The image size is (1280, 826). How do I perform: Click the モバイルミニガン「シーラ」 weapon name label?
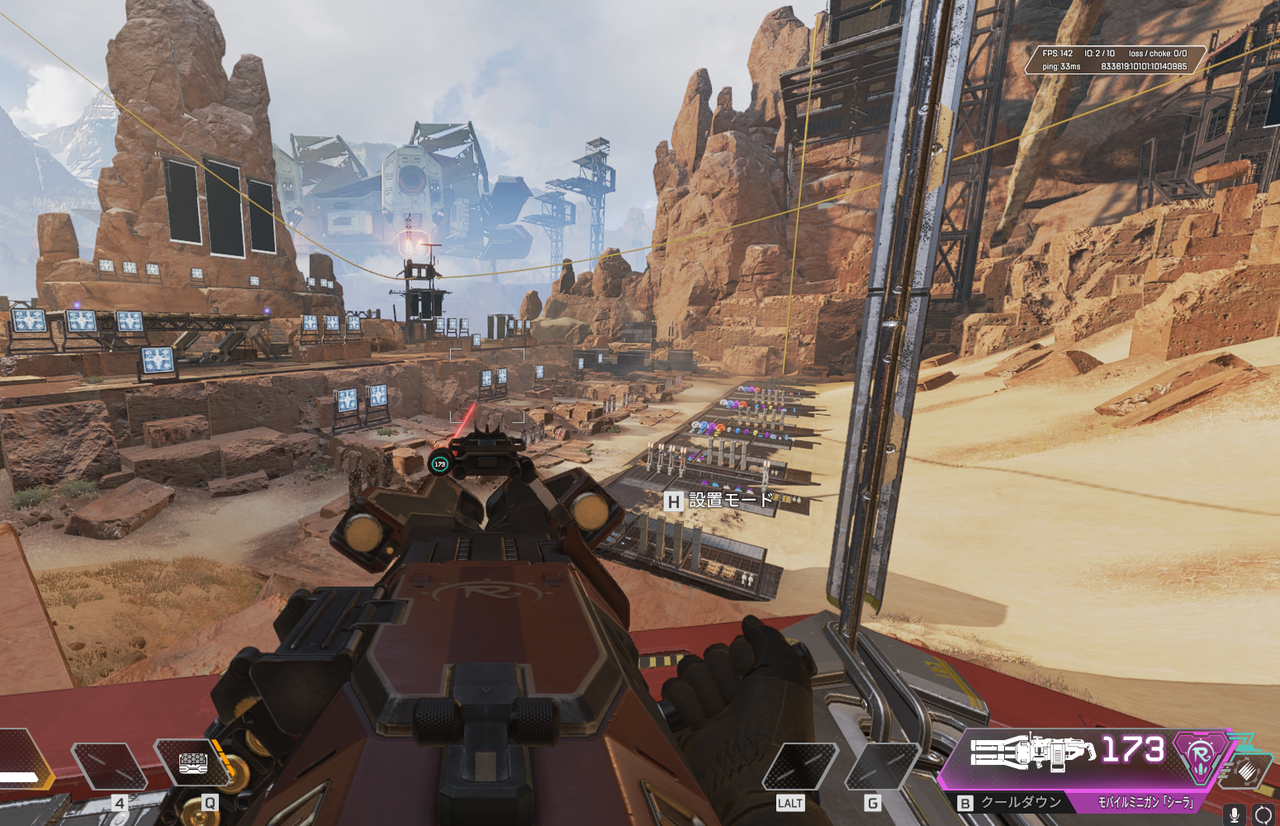(1145, 802)
